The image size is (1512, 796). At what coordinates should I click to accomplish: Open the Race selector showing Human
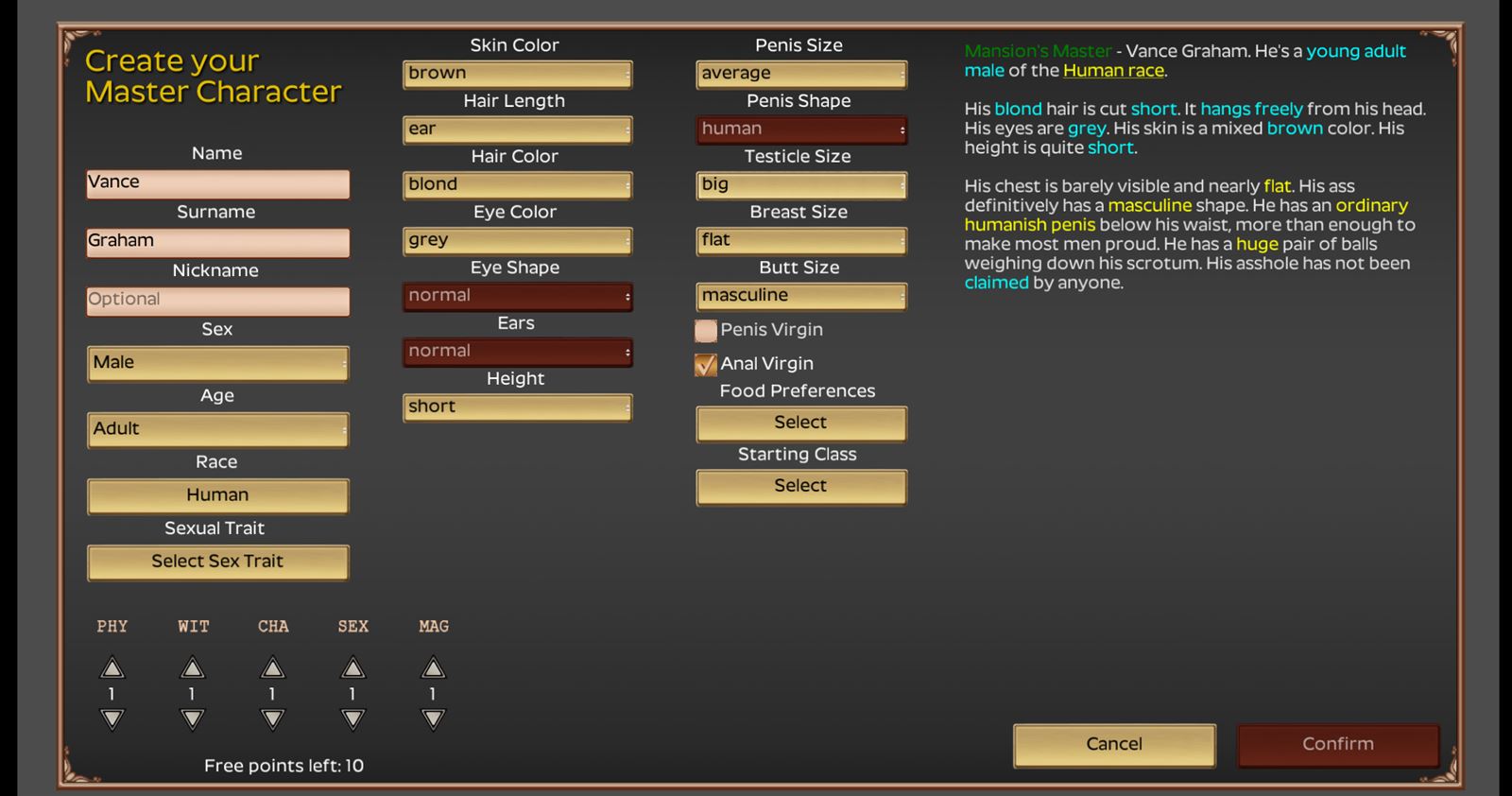(x=217, y=494)
